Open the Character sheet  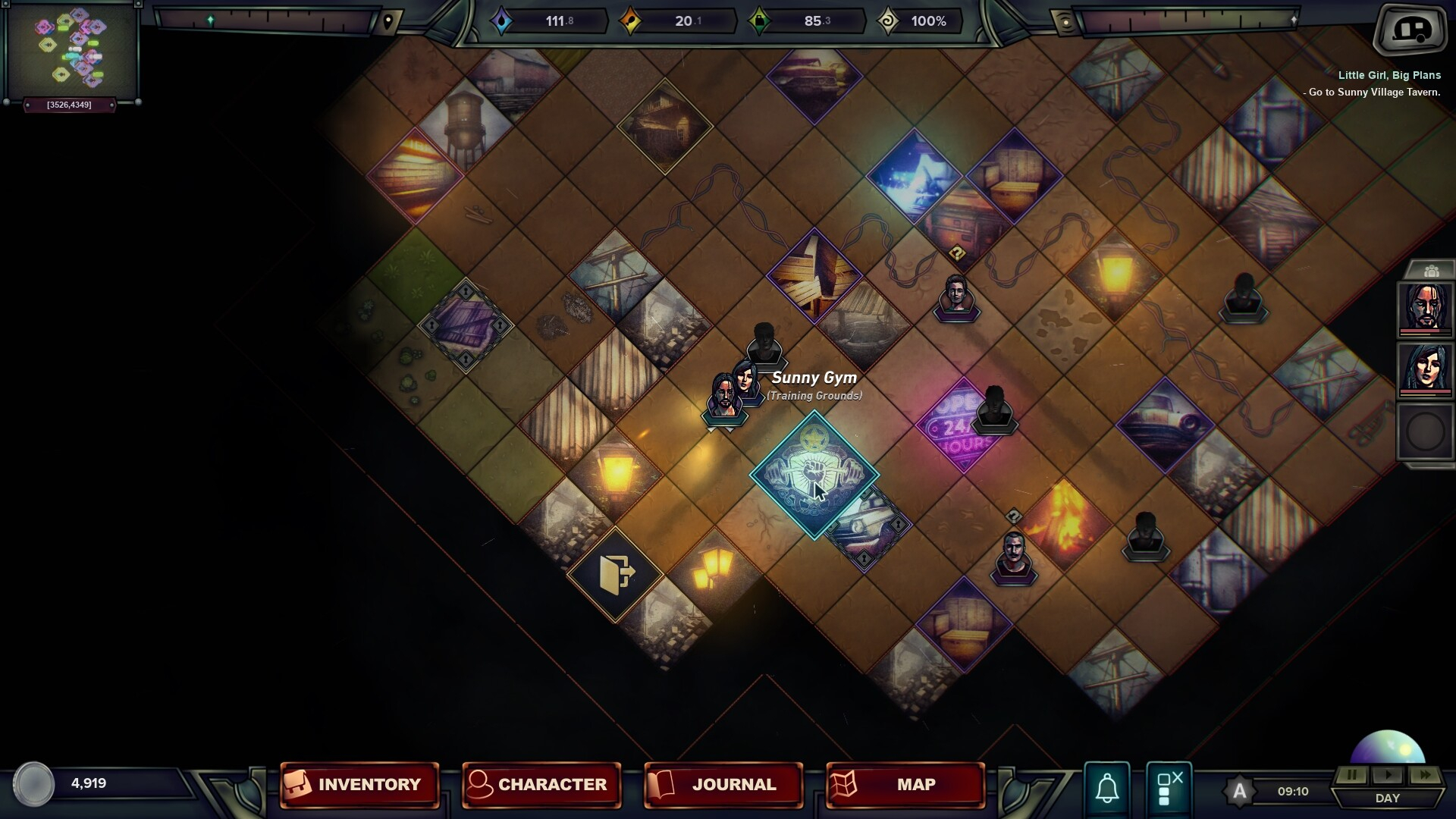pos(541,784)
